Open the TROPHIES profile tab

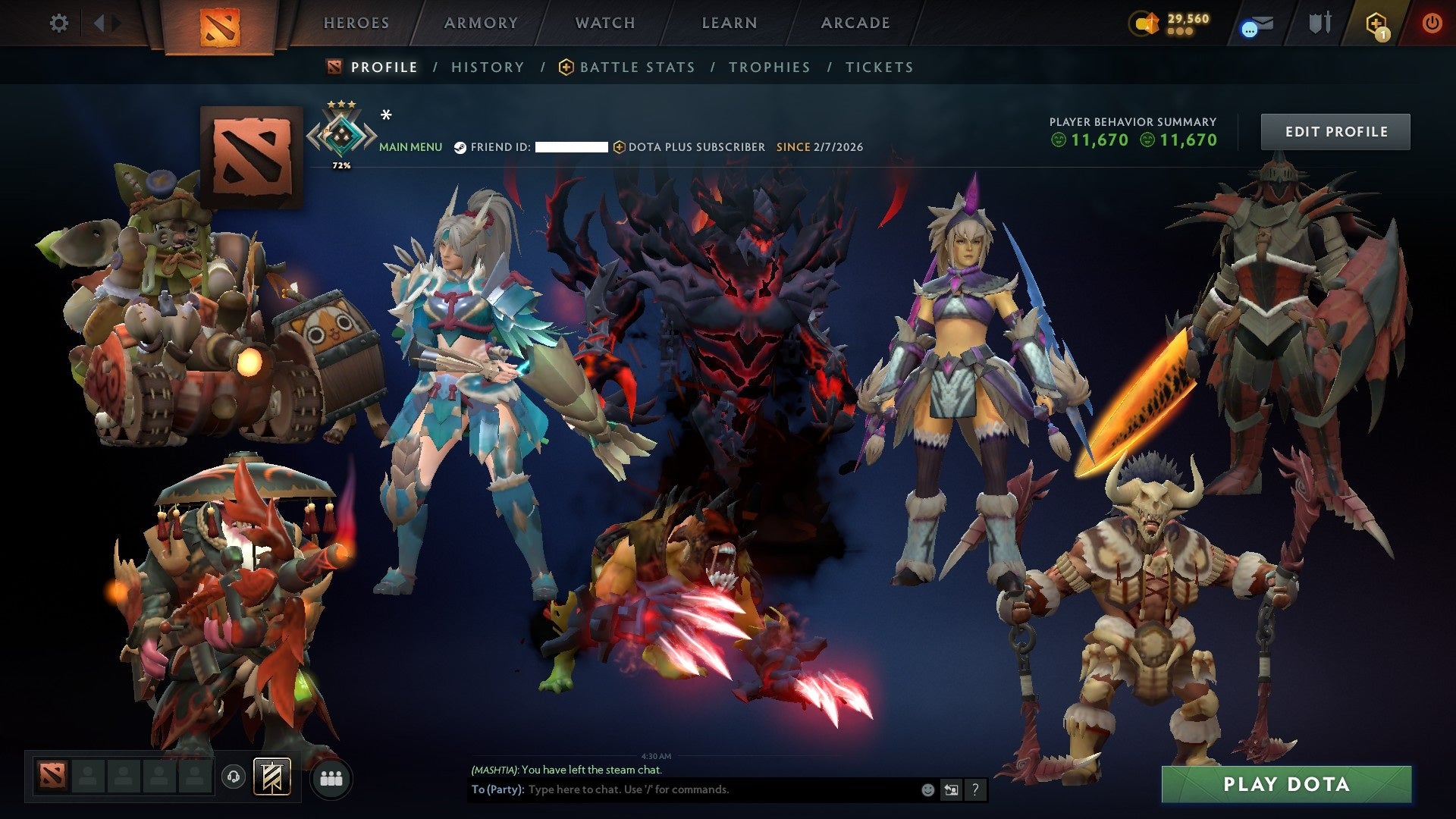coord(769,67)
